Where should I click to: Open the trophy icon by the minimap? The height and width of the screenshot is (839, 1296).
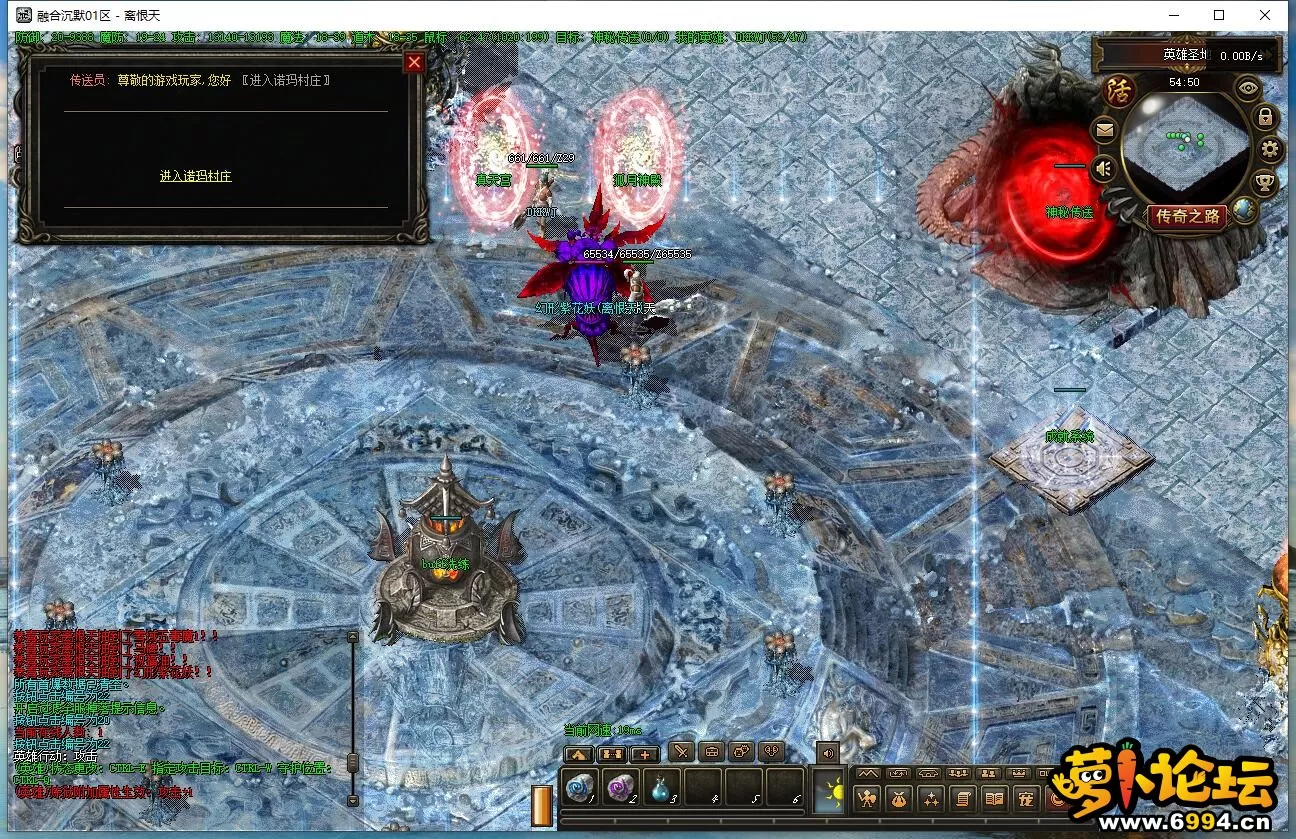pos(1264,183)
